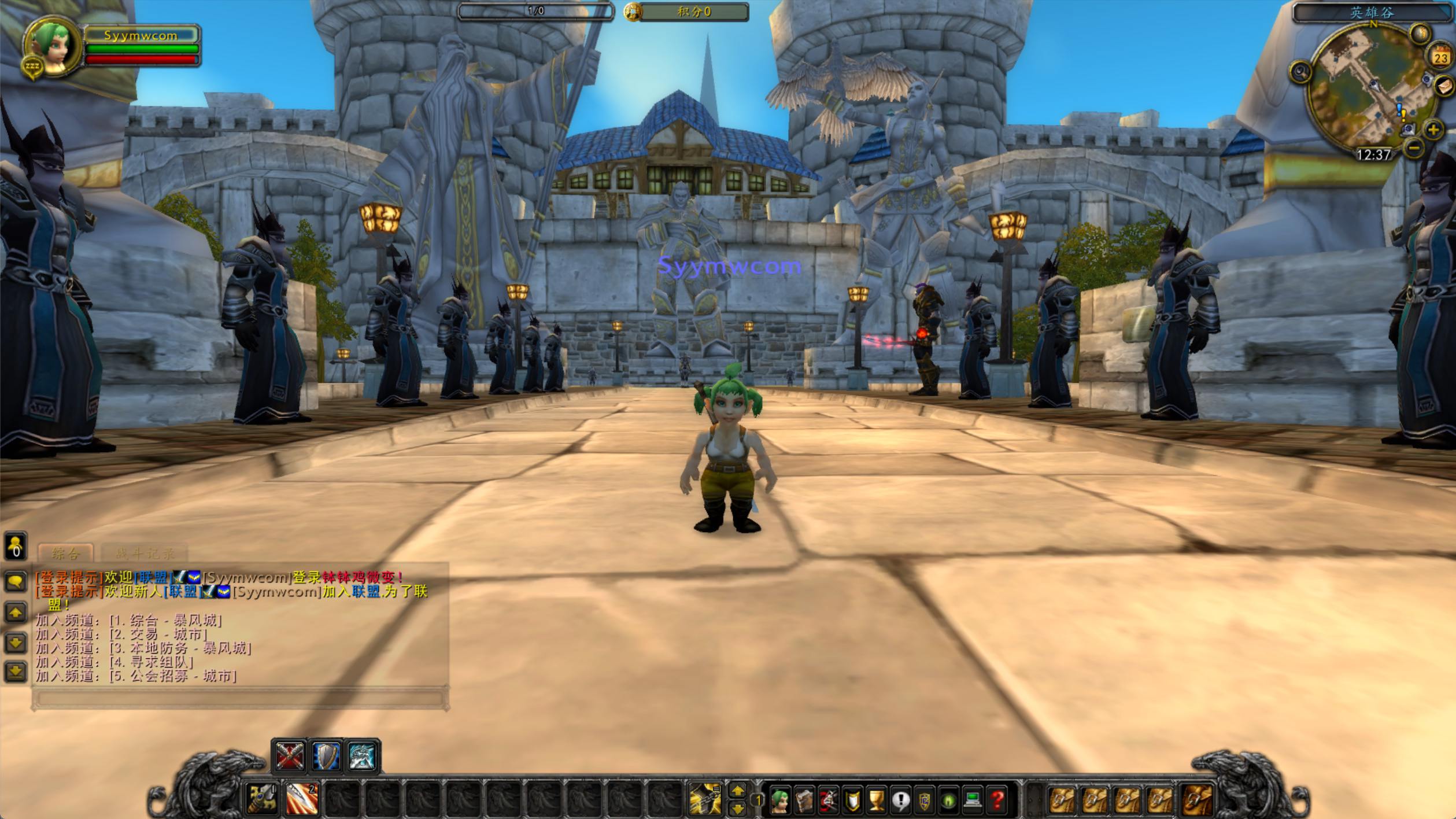Open the main backpack bag
The width and height of the screenshot is (1456, 819).
(1197, 800)
